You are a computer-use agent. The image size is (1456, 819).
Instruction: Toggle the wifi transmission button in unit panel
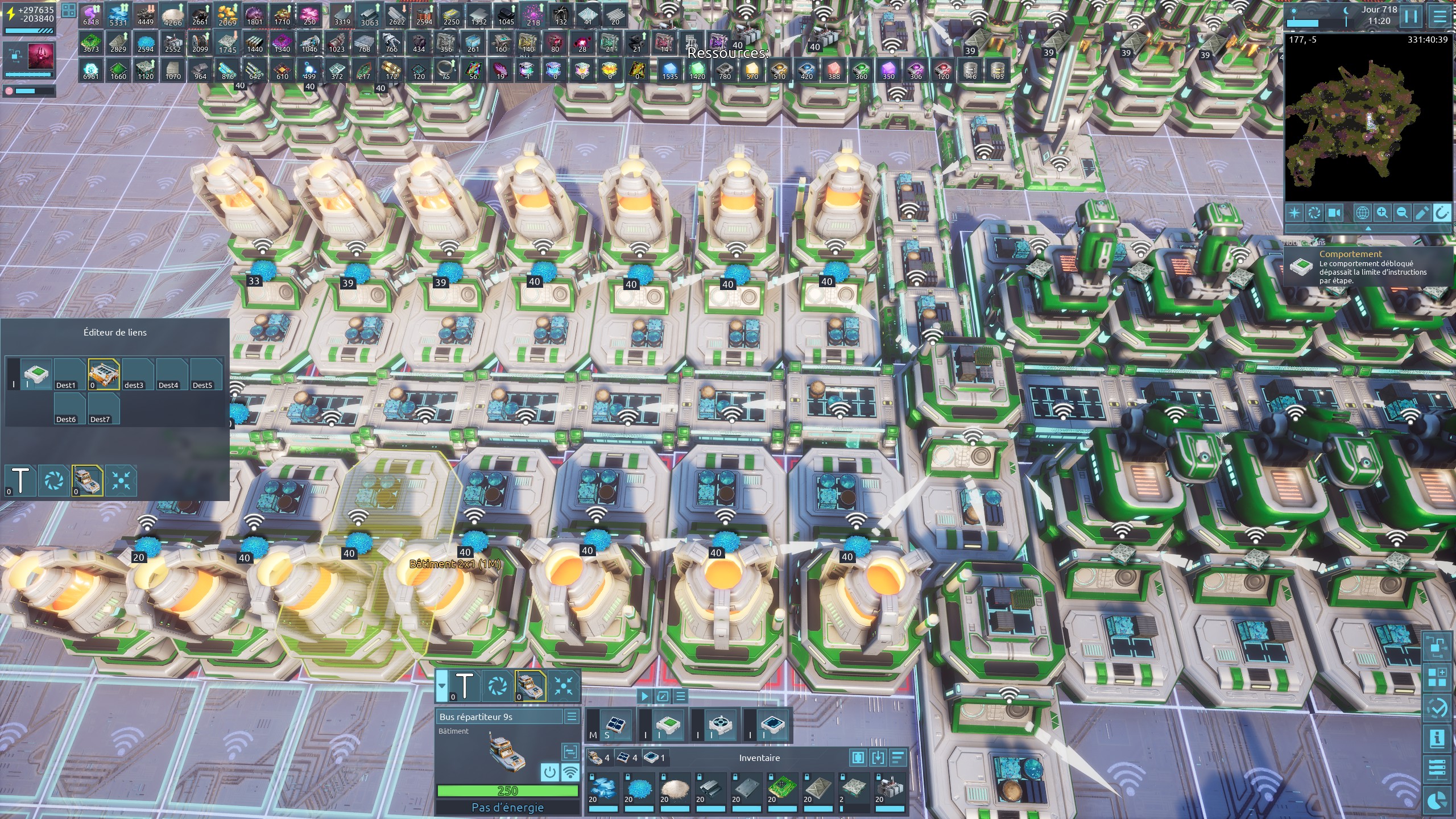point(570,772)
